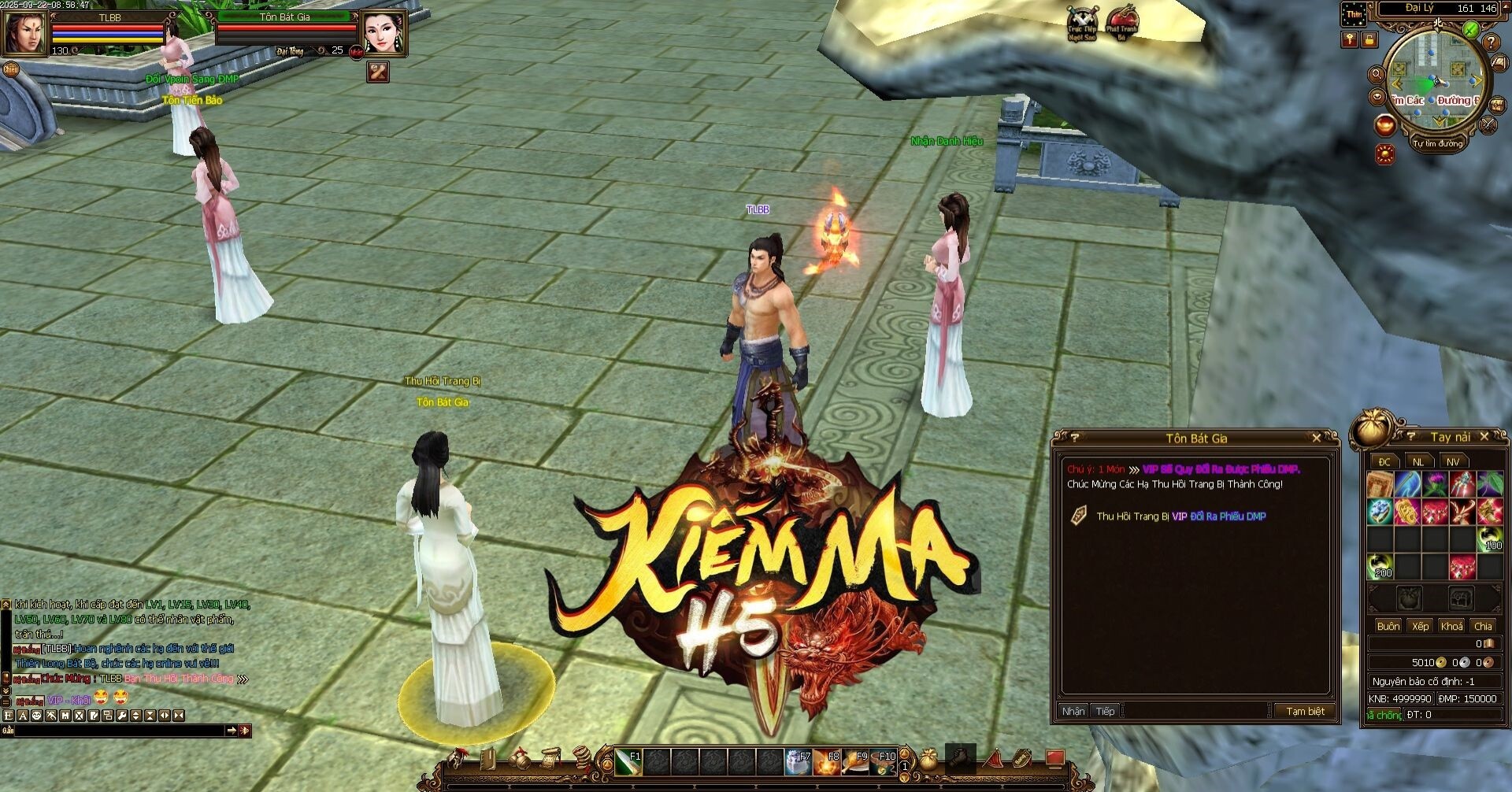Click the Khoá lock button in the inventory
The height and width of the screenshot is (792, 1512).
(x=1451, y=626)
